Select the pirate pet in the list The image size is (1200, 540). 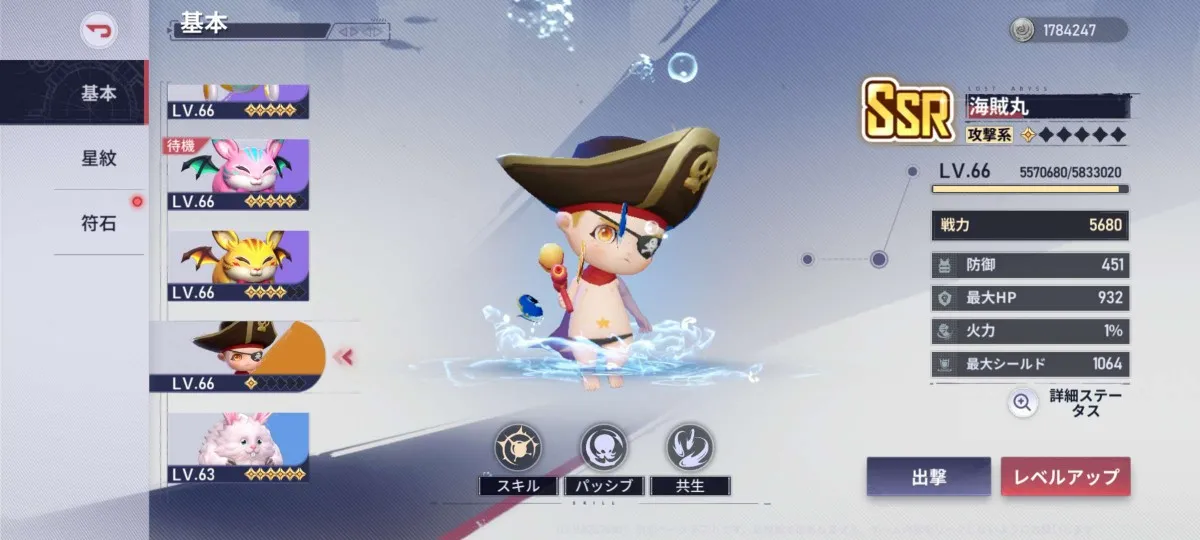(238, 357)
